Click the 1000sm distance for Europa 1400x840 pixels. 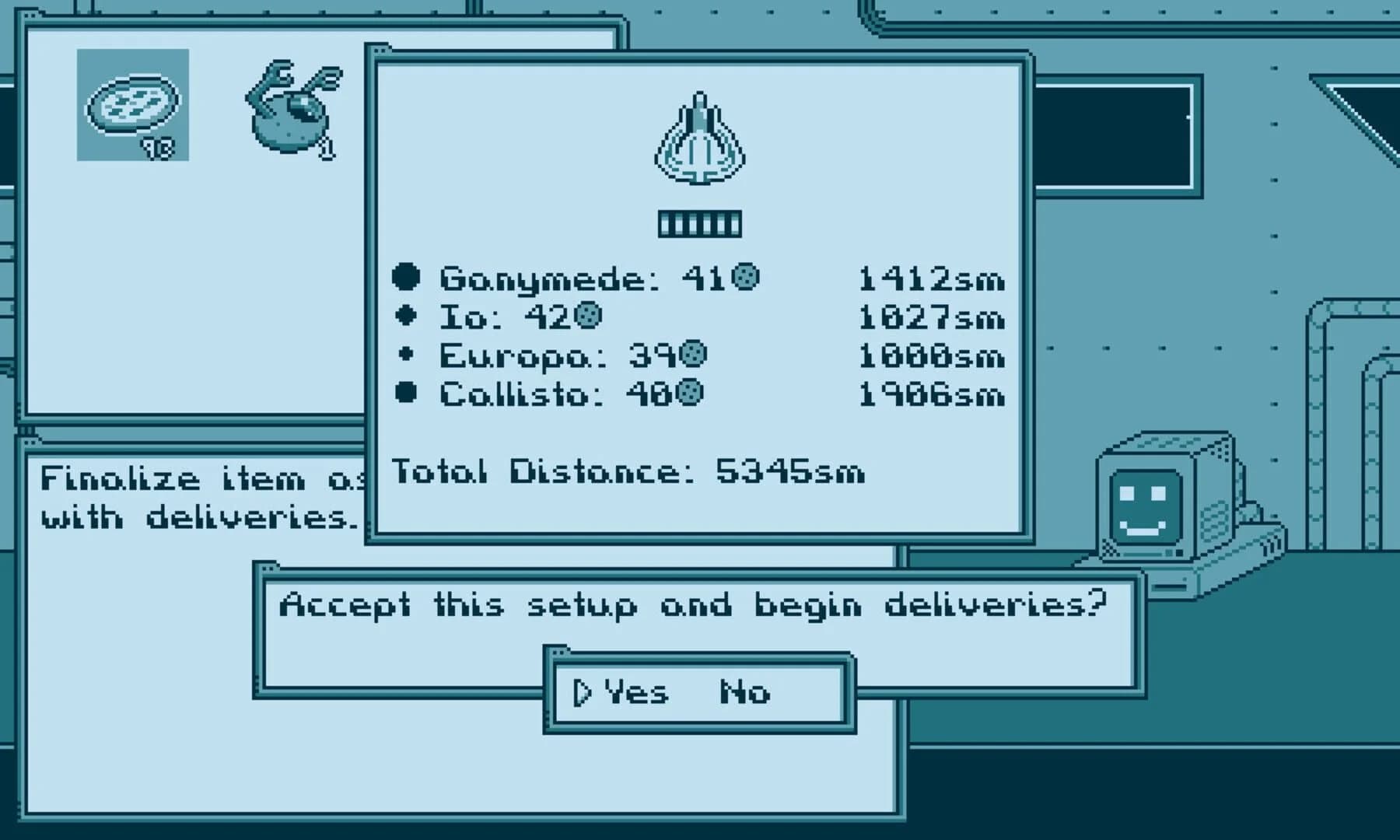pos(929,355)
